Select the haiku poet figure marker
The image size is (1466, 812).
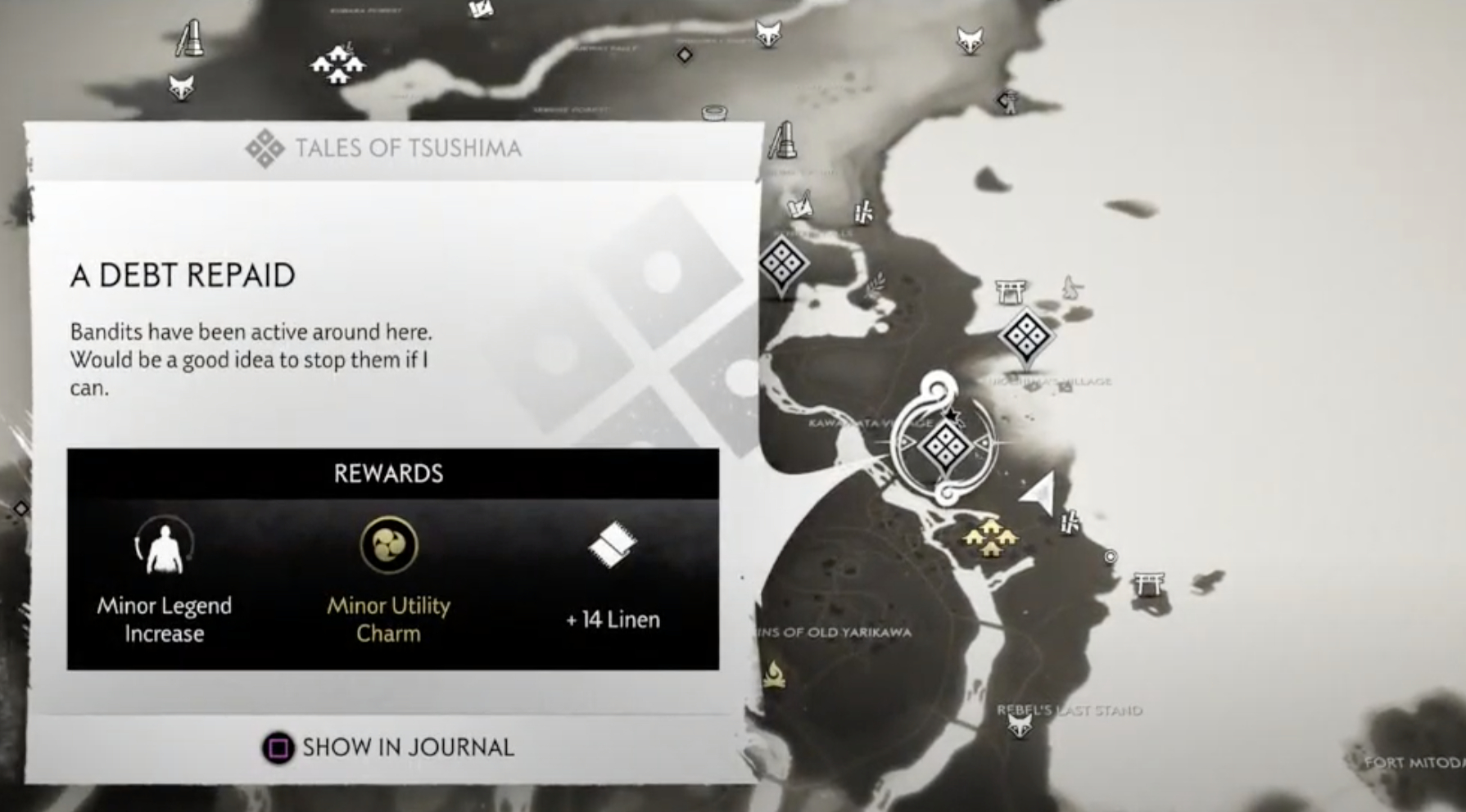point(1071,288)
